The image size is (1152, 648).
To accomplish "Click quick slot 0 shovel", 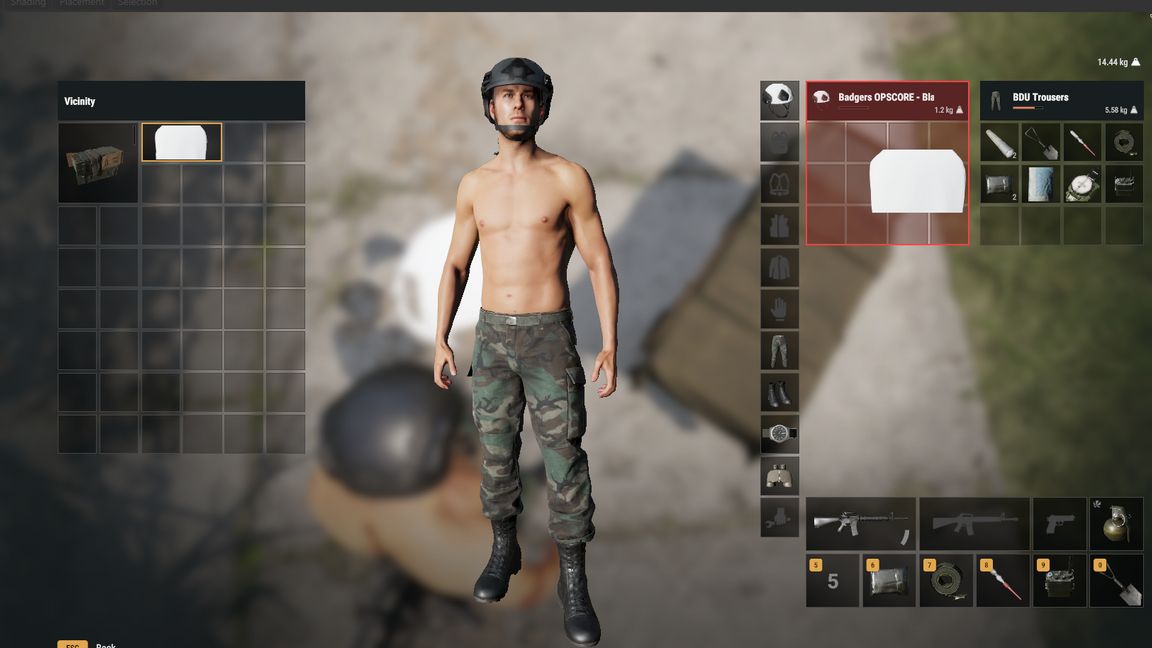I will [x=1116, y=581].
